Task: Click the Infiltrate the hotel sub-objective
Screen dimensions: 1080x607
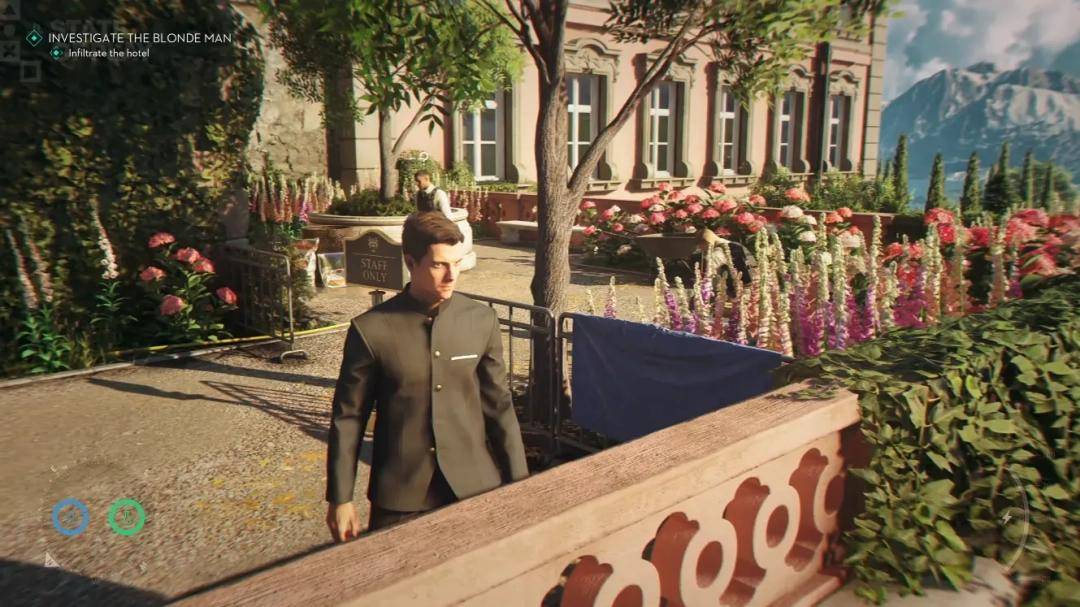Action: click(x=108, y=53)
